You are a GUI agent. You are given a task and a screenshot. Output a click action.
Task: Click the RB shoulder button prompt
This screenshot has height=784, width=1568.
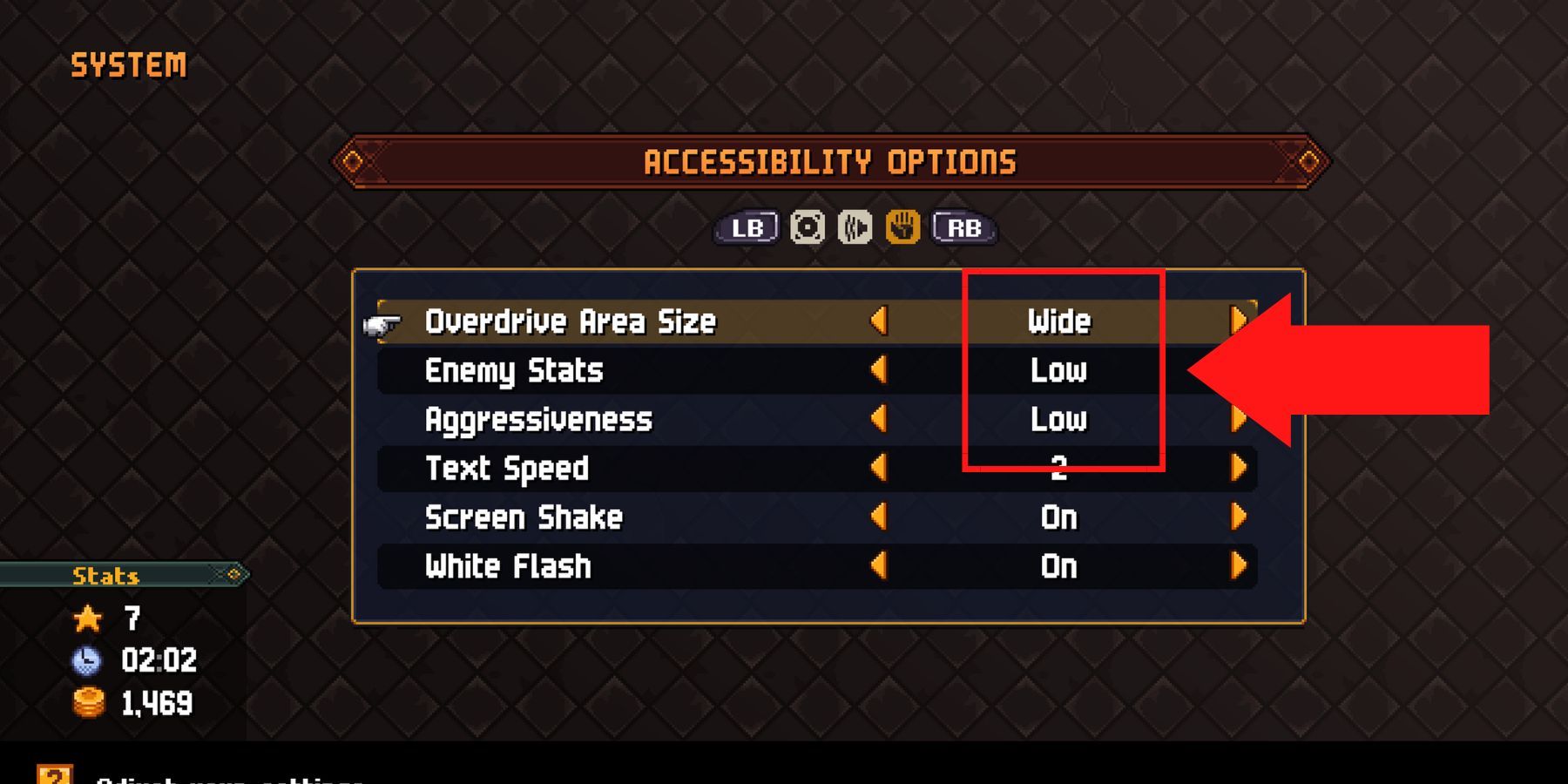(963, 229)
